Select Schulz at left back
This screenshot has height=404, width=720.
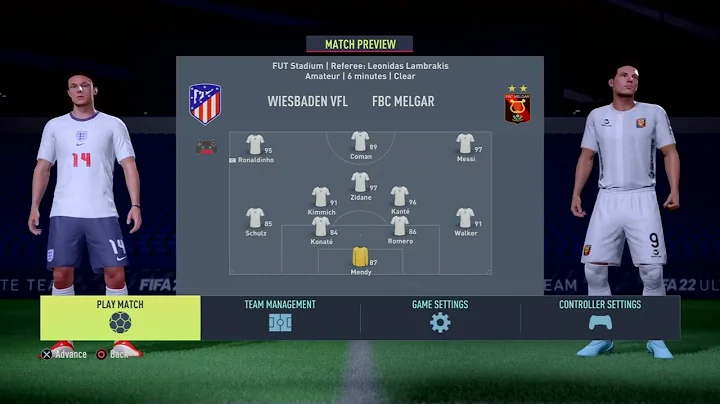point(255,218)
